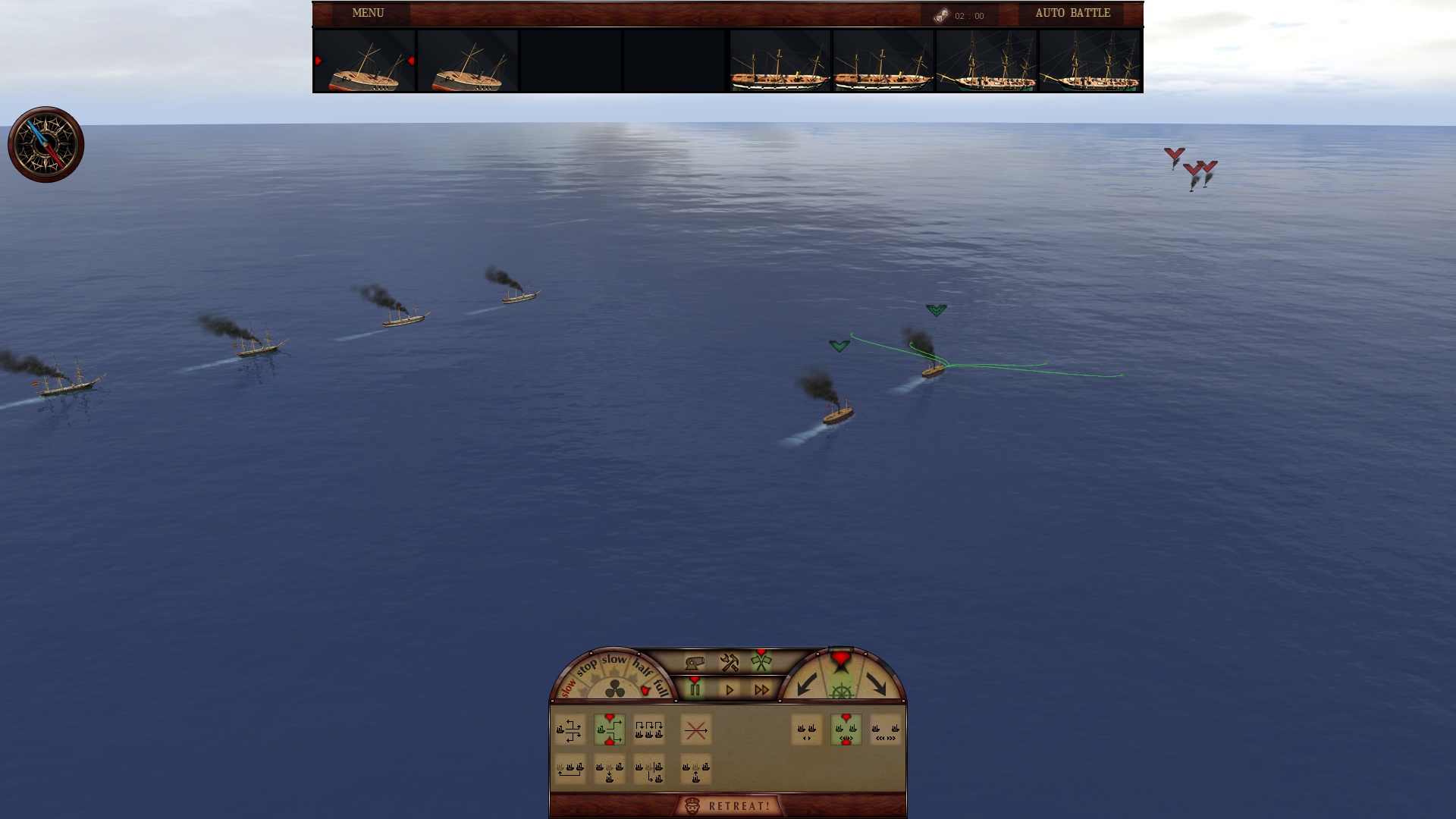Select the line-ahead column formation icon
Screen dimensions: 1456x819
click(x=648, y=730)
